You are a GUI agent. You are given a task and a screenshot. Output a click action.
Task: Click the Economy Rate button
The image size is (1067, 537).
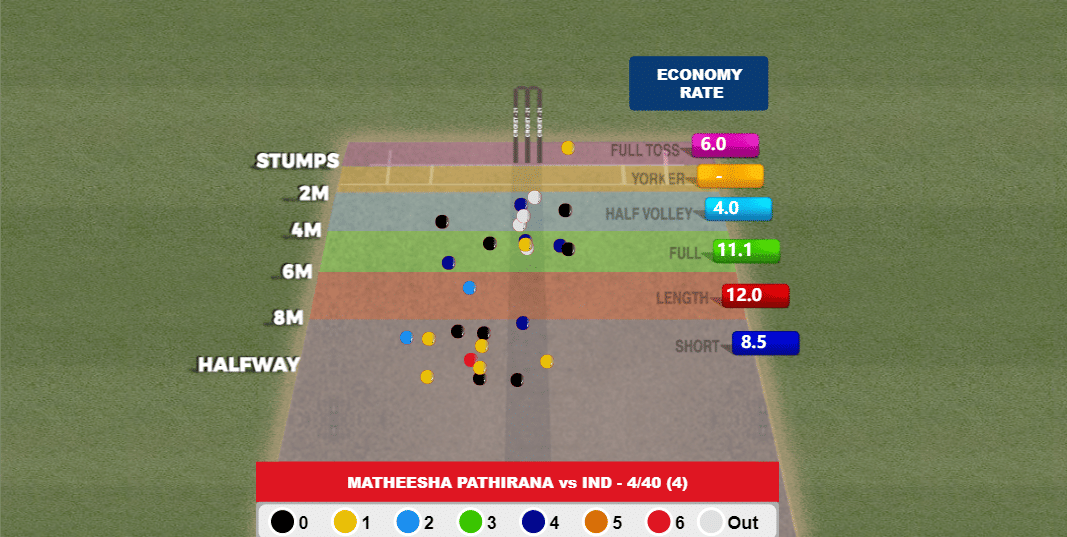coord(698,83)
